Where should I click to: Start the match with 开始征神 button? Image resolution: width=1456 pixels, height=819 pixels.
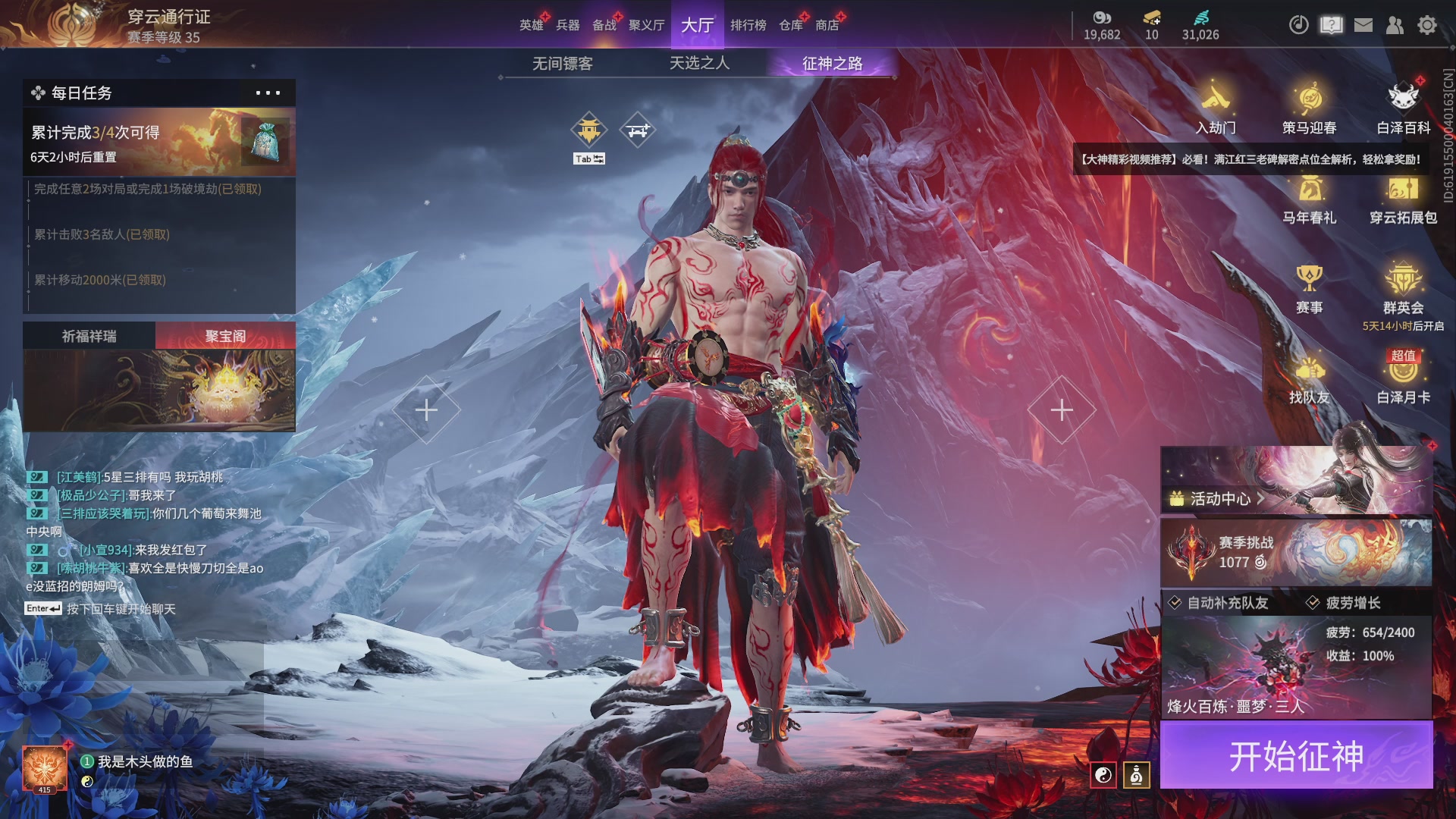(1296, 756)
